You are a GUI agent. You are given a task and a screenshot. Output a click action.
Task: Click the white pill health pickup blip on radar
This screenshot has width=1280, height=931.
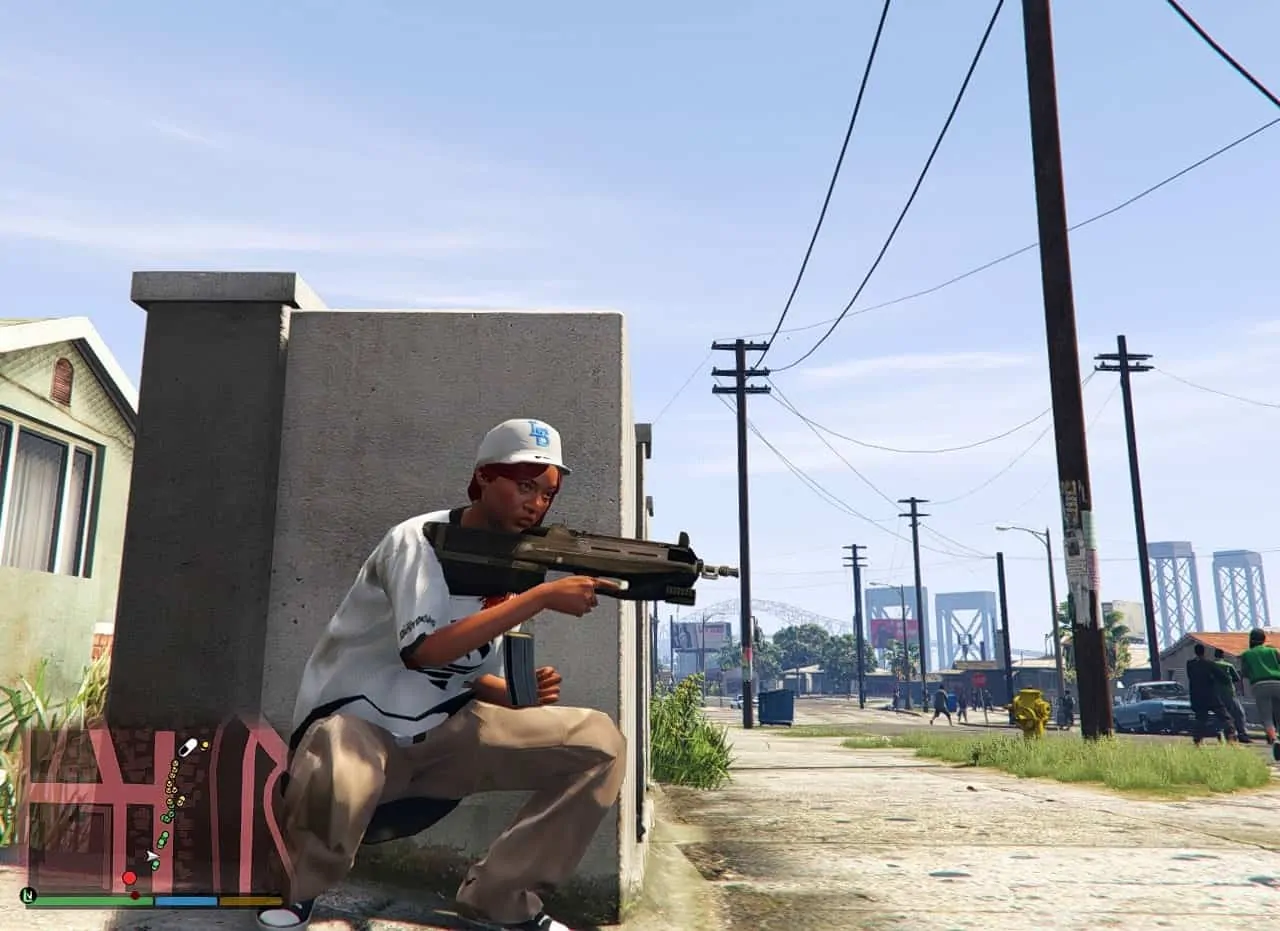point(188,747)
